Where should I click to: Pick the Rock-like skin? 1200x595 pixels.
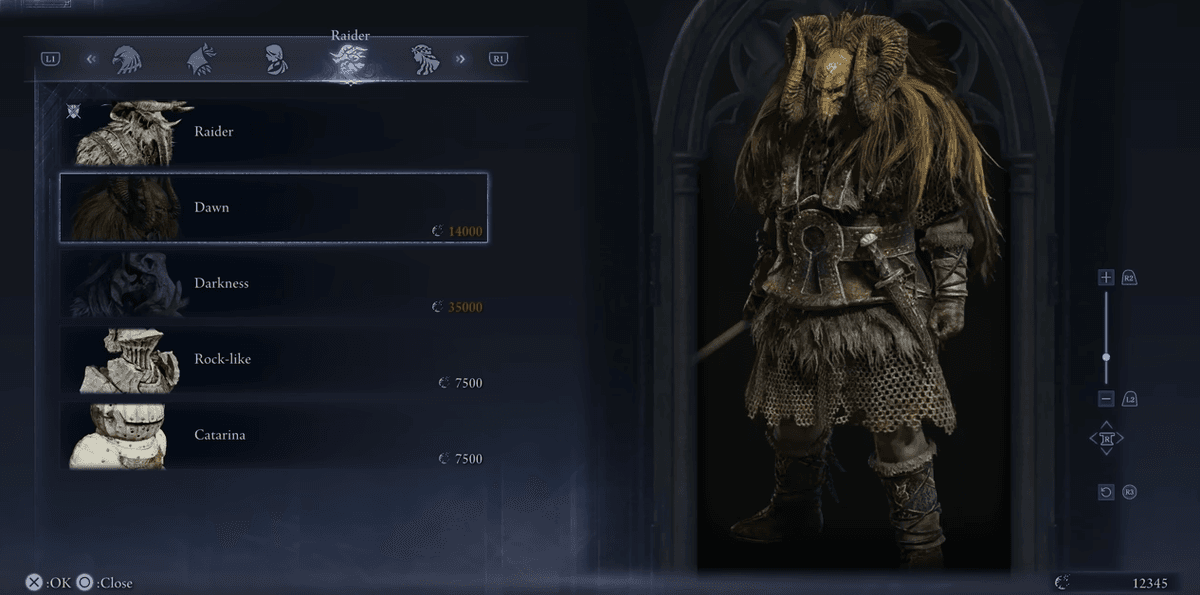(272, 359)
